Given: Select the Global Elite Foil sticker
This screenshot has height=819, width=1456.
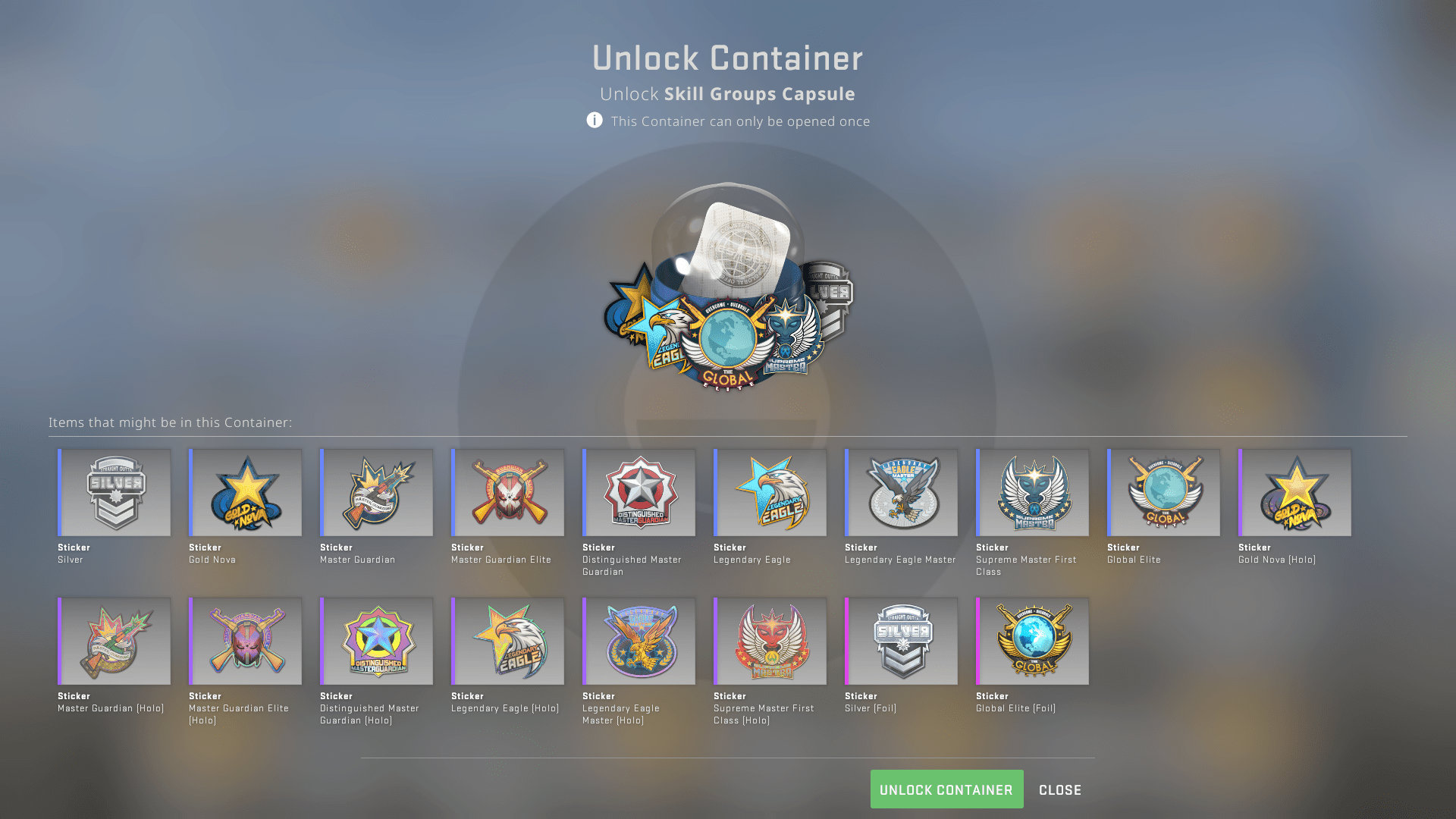Looking at the screenshot, I should [x=1032, y=641].
